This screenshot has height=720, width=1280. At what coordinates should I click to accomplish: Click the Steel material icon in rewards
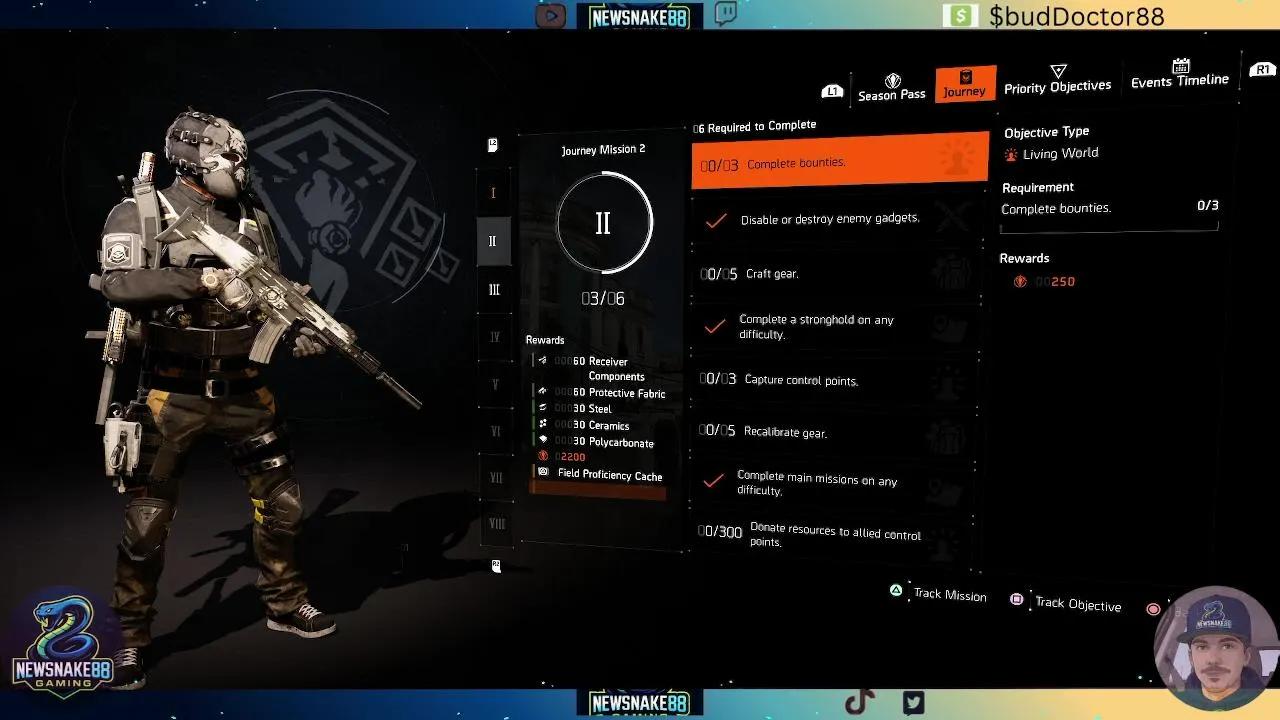545,408
